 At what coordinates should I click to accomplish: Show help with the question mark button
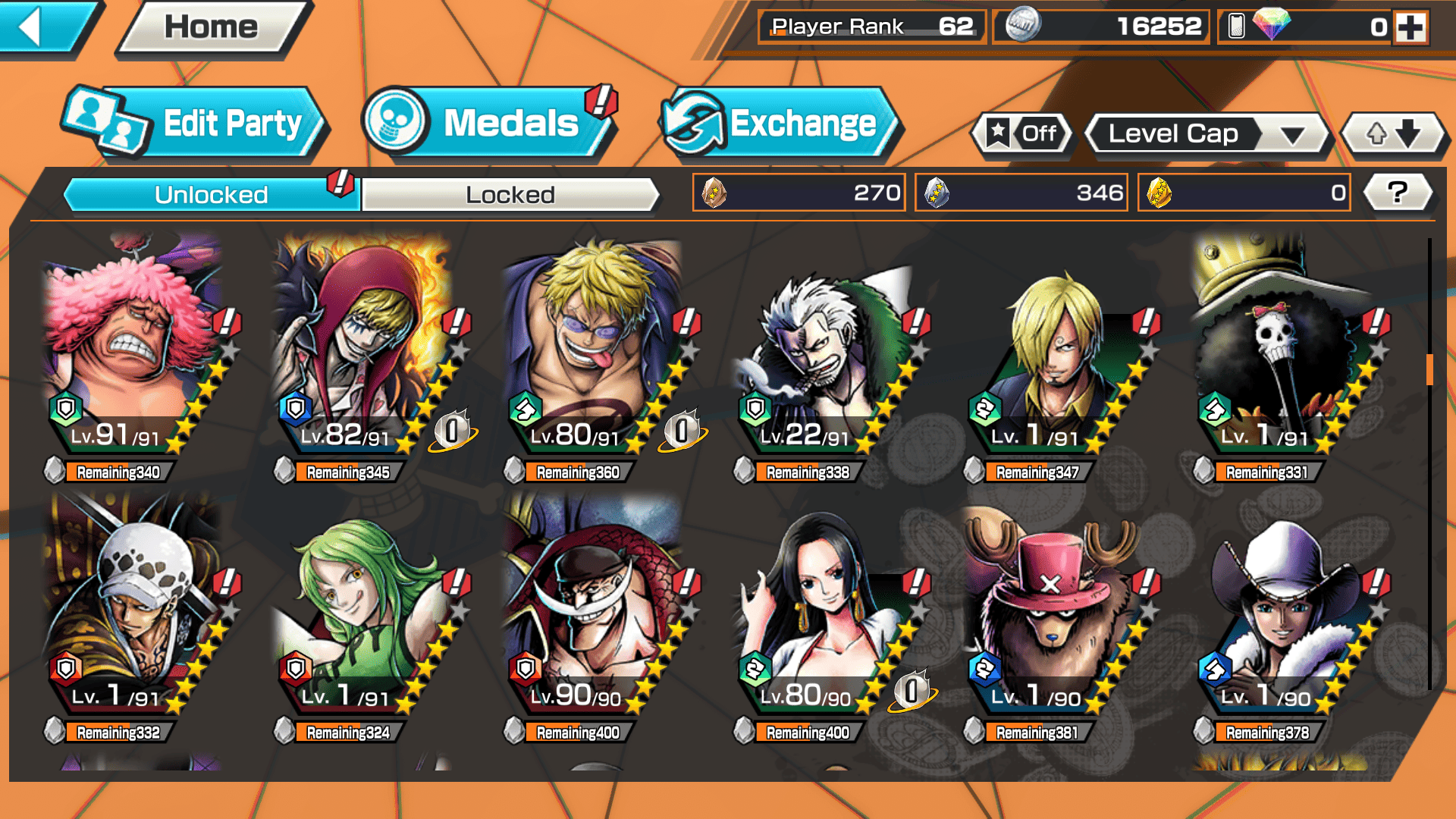[1398, 193]
